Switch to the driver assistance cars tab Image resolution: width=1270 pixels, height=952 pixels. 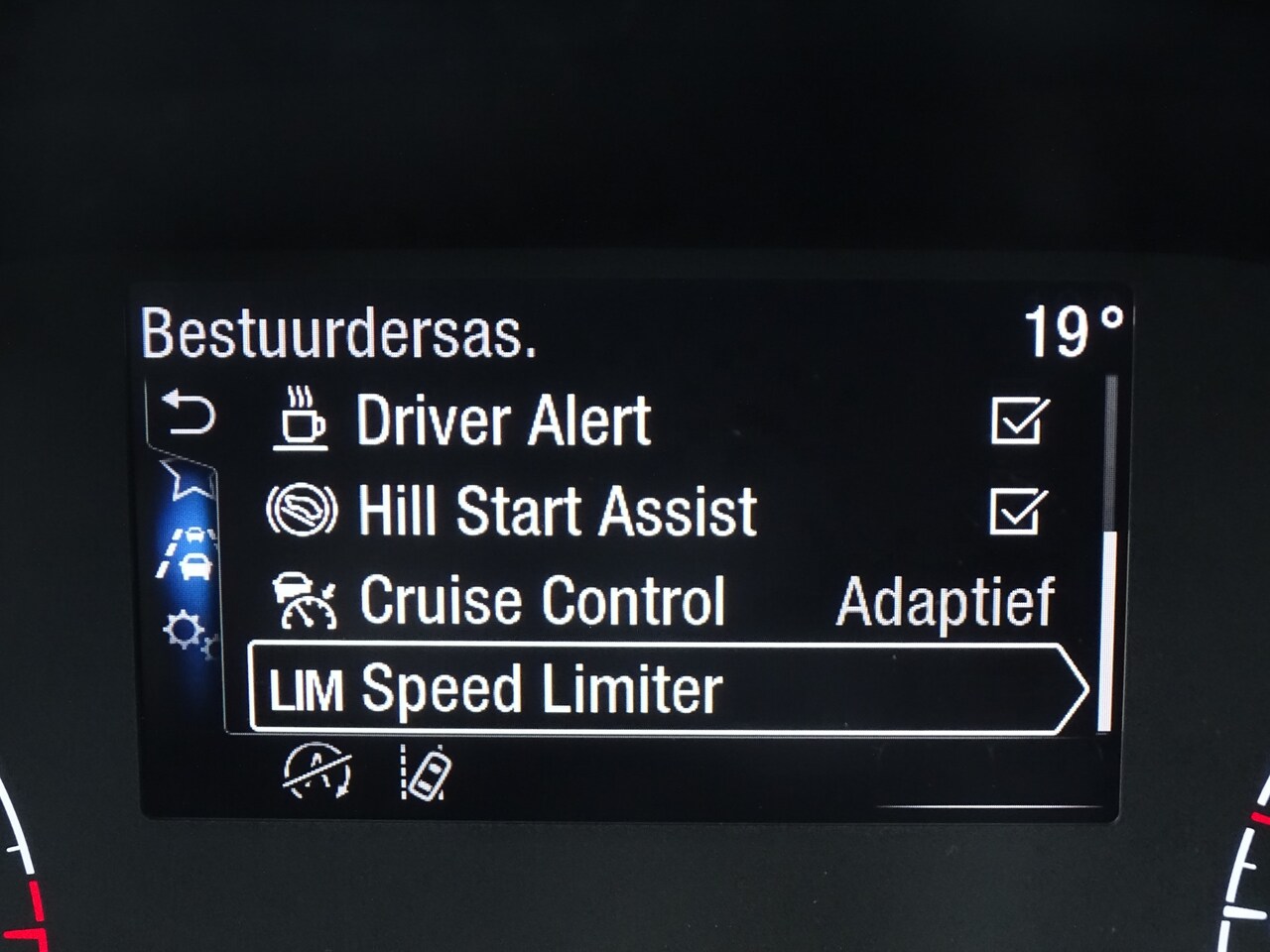coord(189,553)
